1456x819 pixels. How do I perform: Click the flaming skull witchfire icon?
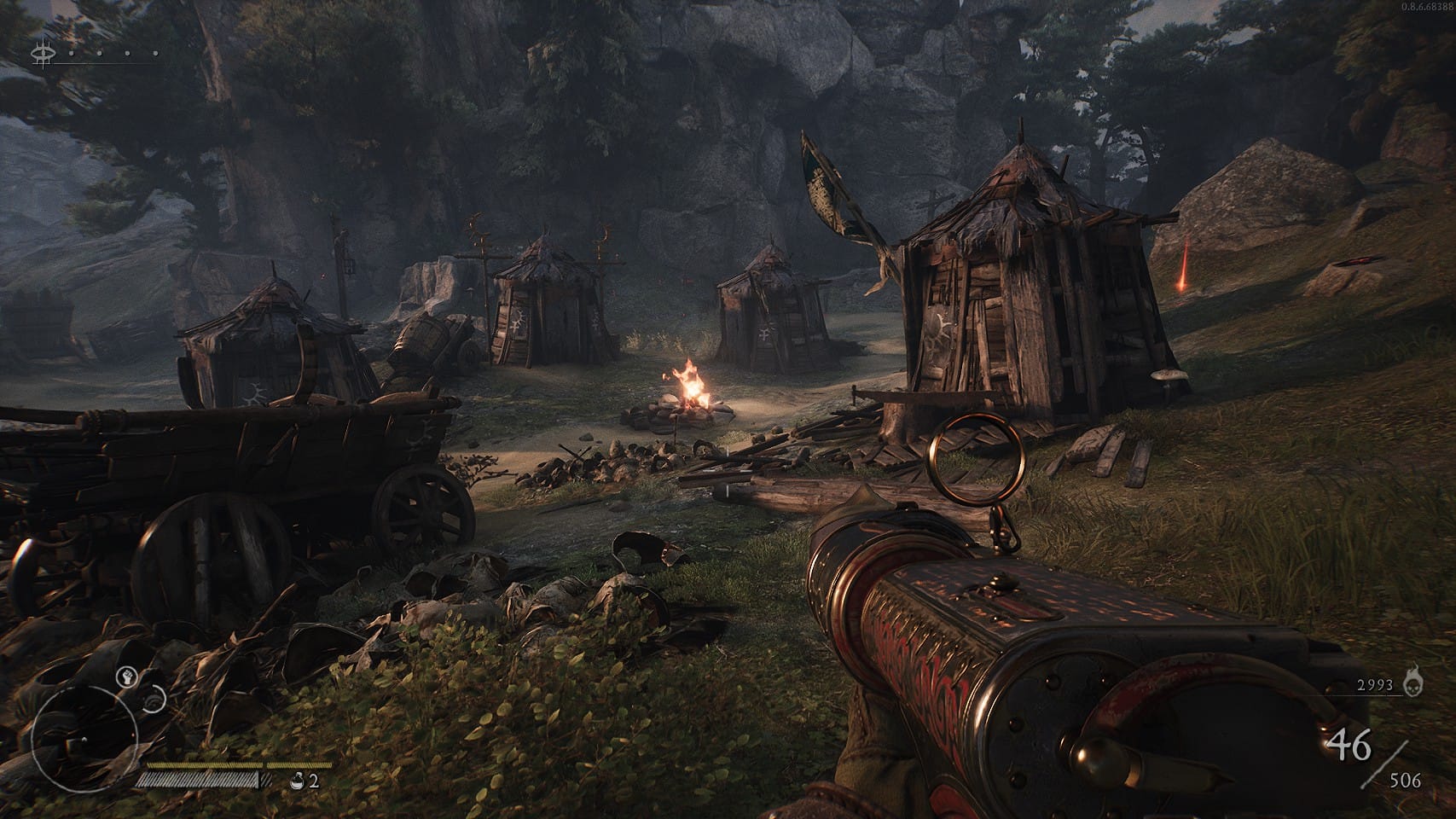[x=1415, y=683]
